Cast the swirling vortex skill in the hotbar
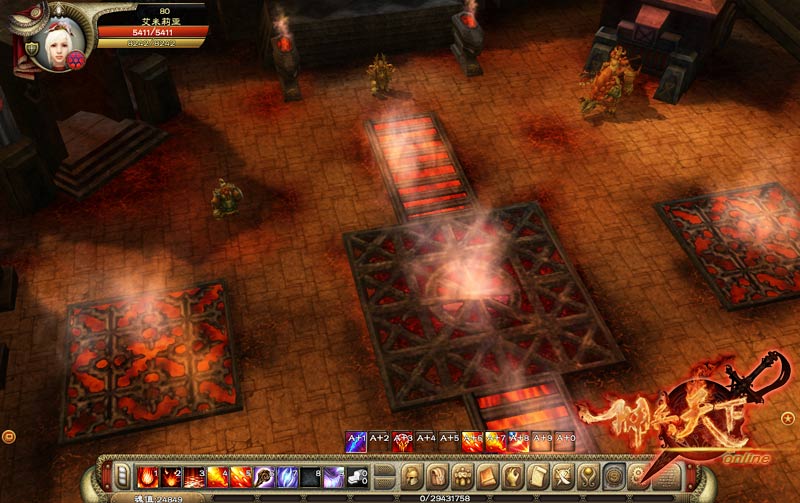The width and height of the screenshot is (800, 503). click(264, 475)
